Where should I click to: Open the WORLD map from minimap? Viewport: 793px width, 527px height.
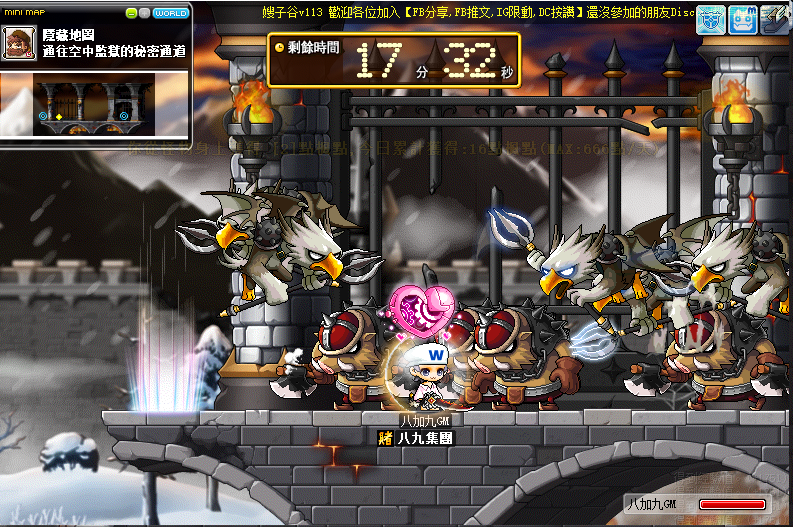pyautogui.click(x=172, y=13)
